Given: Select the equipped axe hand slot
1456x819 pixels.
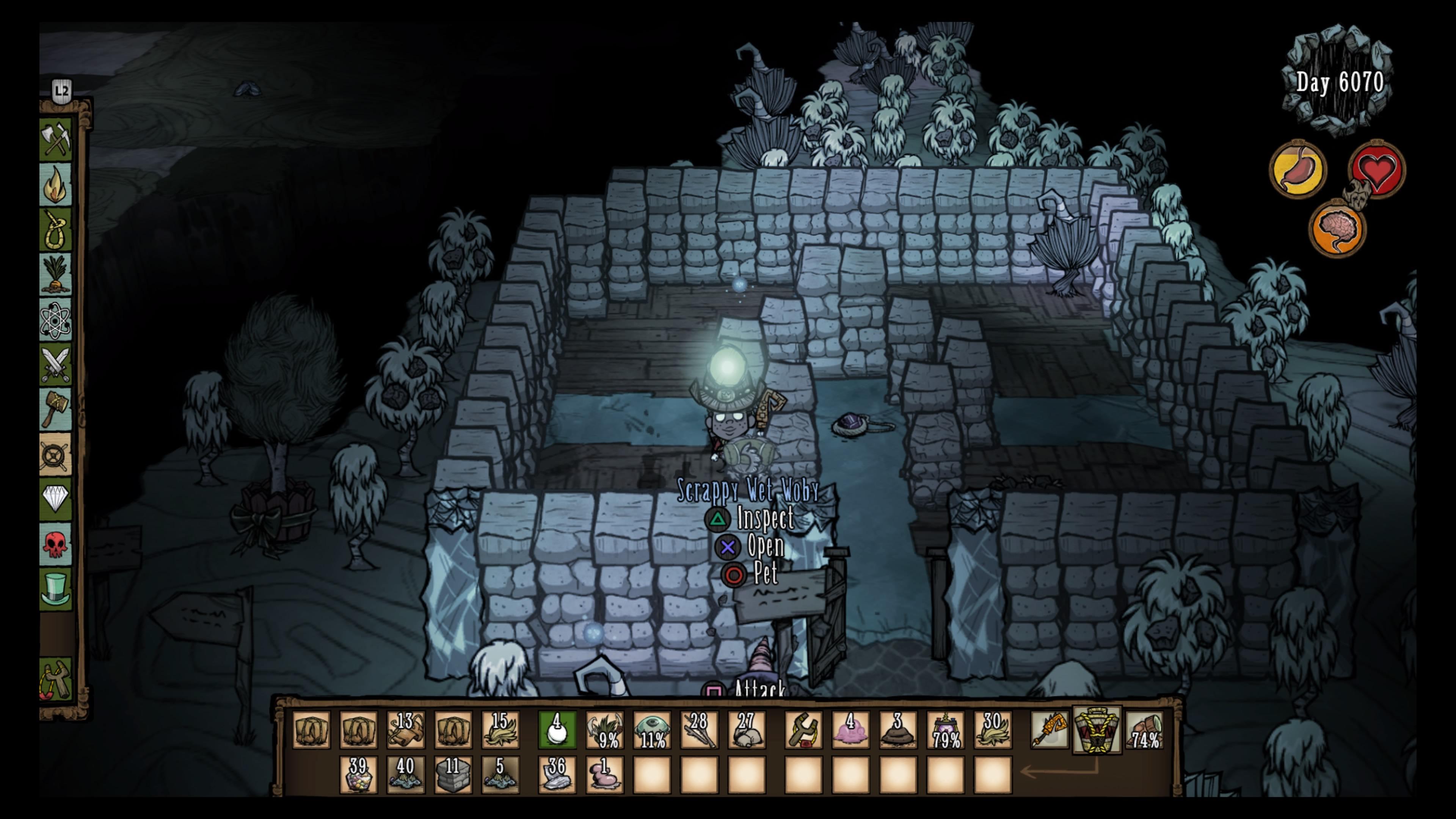Looking at the screenshot, I should point(1050,730).
